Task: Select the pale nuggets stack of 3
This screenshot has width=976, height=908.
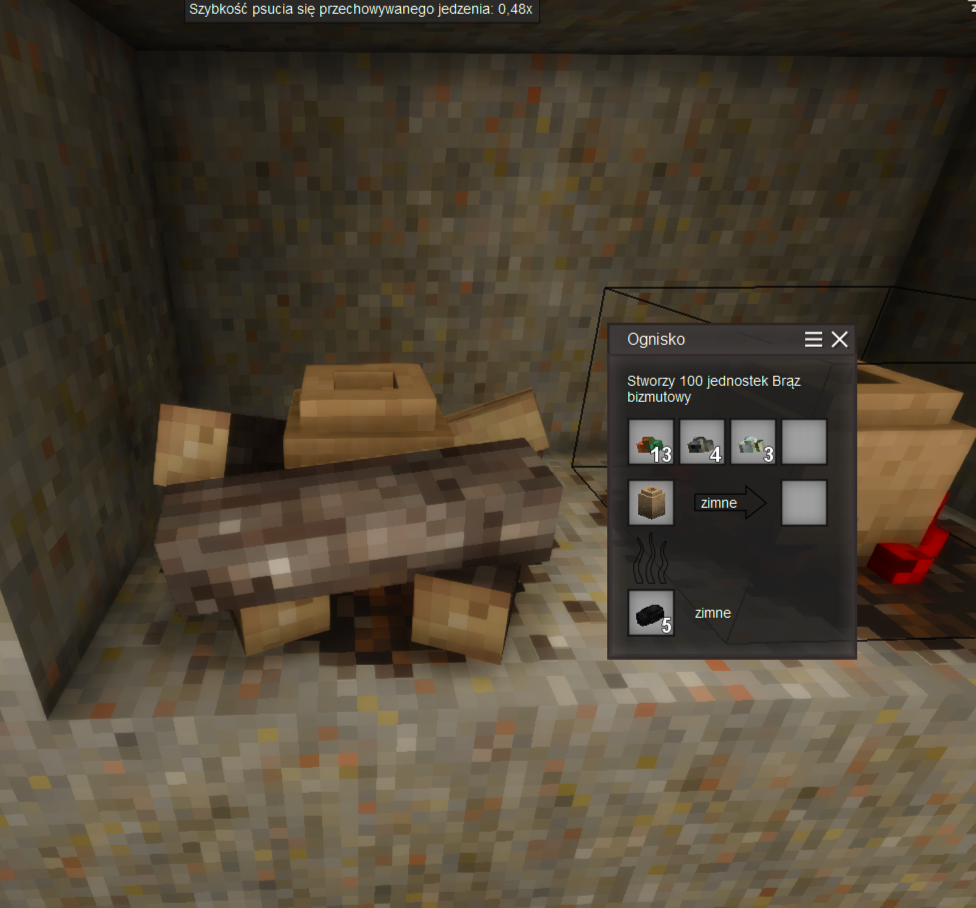Action: point(753,442)
